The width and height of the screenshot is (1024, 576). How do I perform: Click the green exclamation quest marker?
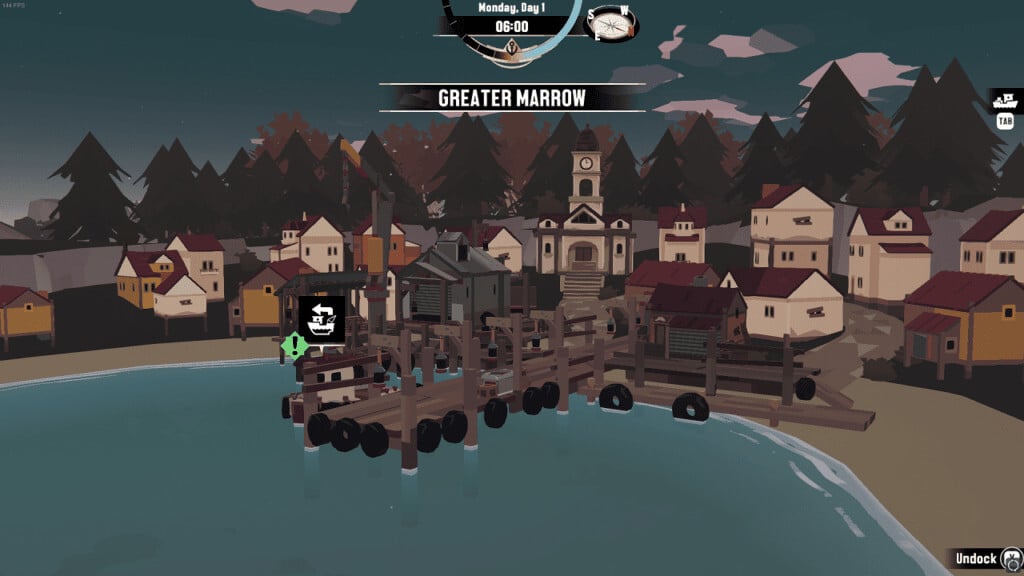pyautogui.click(x=295, y=347)
